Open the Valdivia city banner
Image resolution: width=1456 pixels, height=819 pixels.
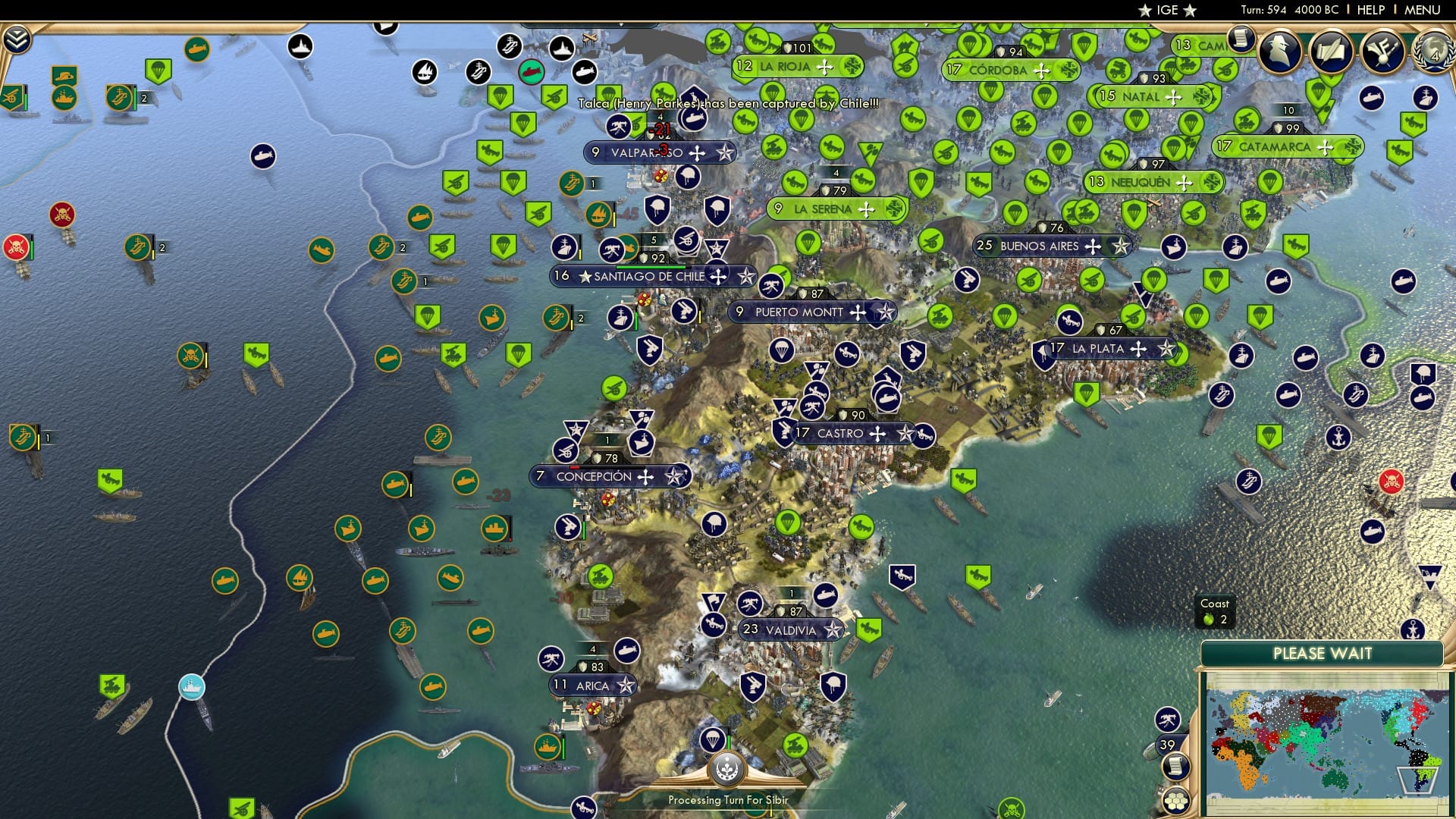click(789, 629)
